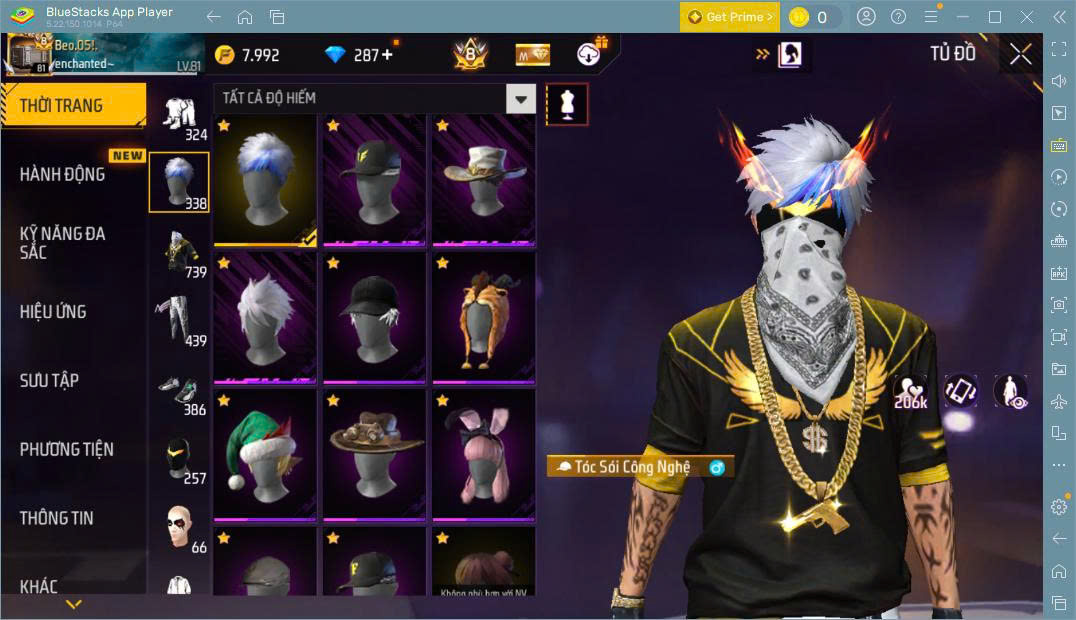Open the Thông Tin section

point(56,518)
